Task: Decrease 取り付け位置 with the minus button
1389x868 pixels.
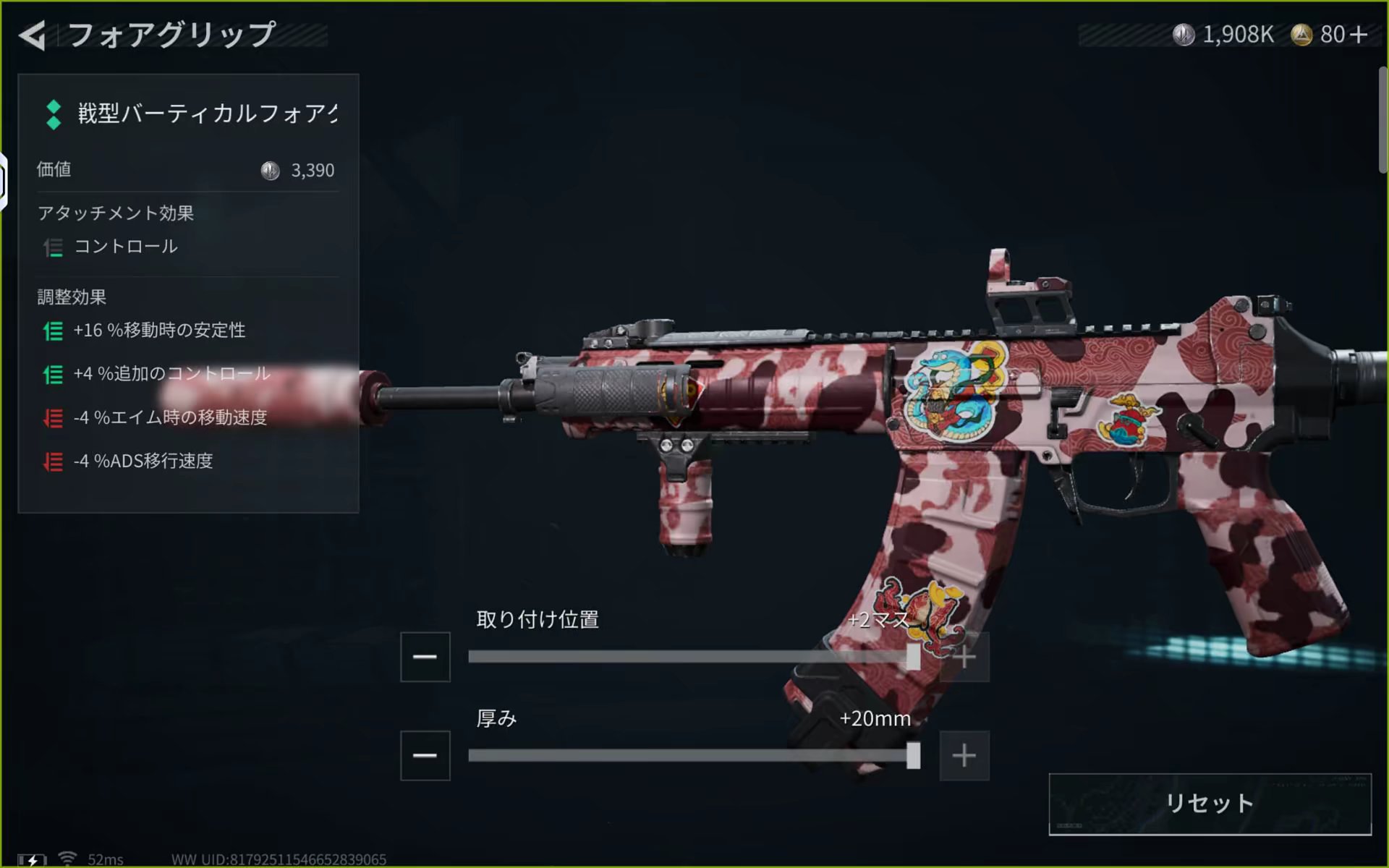Action: [x=425, y=657]
